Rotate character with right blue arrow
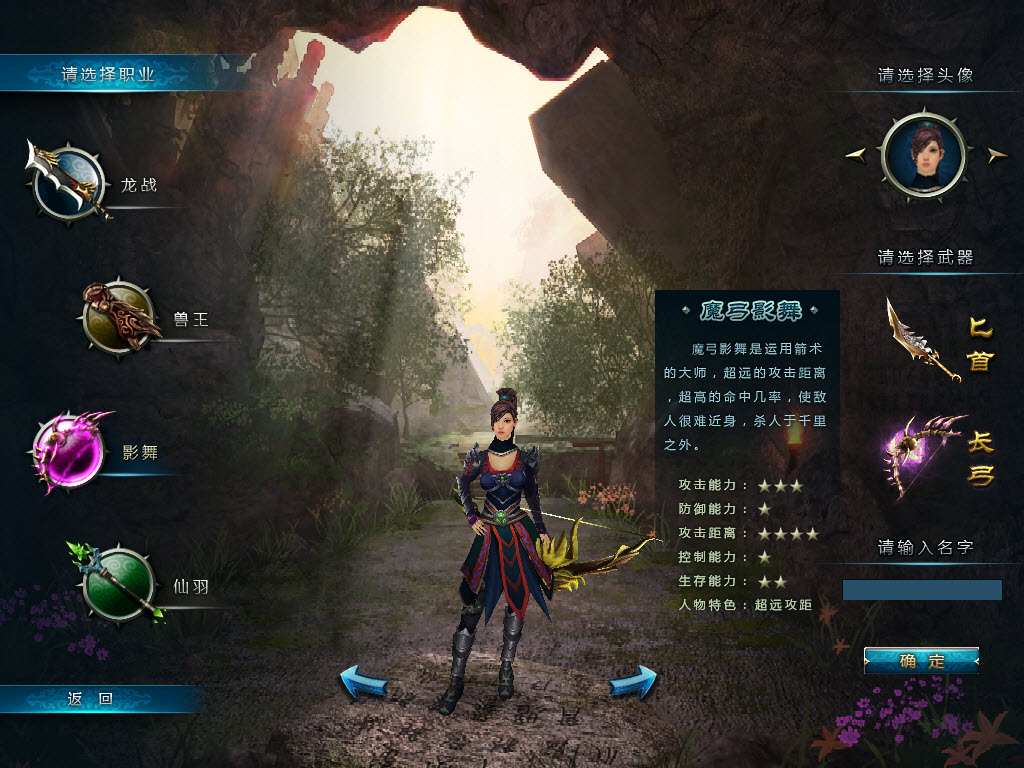 633,683
